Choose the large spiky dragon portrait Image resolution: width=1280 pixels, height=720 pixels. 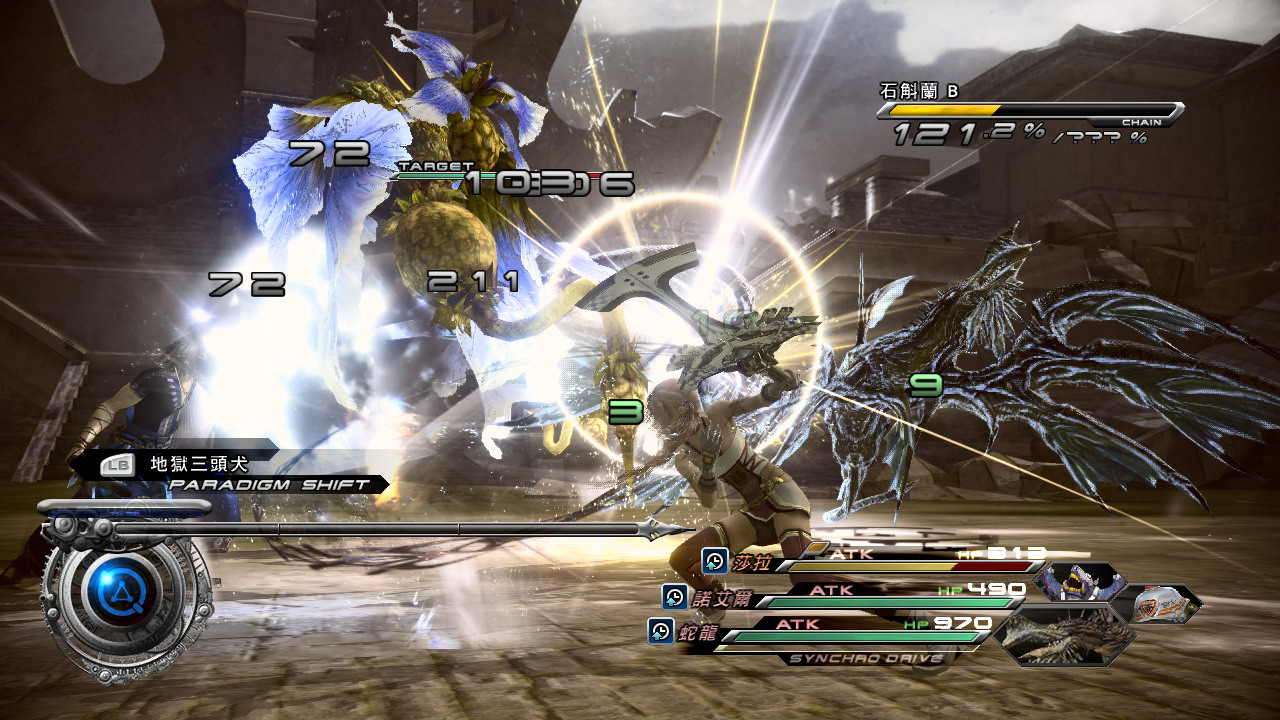click(1066, 635)
